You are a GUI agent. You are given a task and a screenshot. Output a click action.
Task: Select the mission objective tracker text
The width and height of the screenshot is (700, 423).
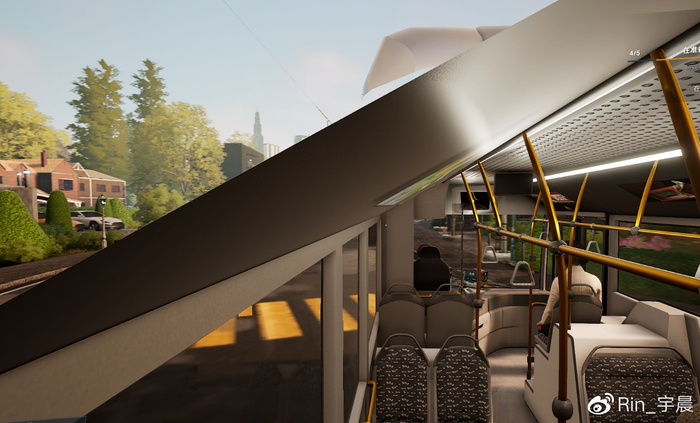pyautogui.click(x=689, y=51)
